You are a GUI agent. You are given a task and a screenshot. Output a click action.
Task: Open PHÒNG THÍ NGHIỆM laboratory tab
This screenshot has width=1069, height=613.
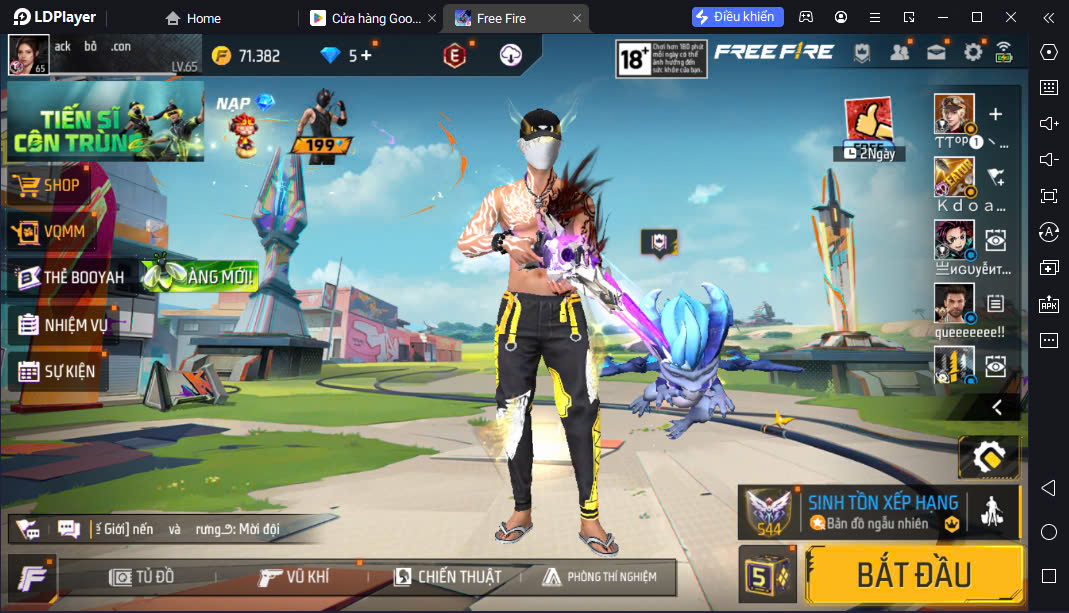(599, 576)
